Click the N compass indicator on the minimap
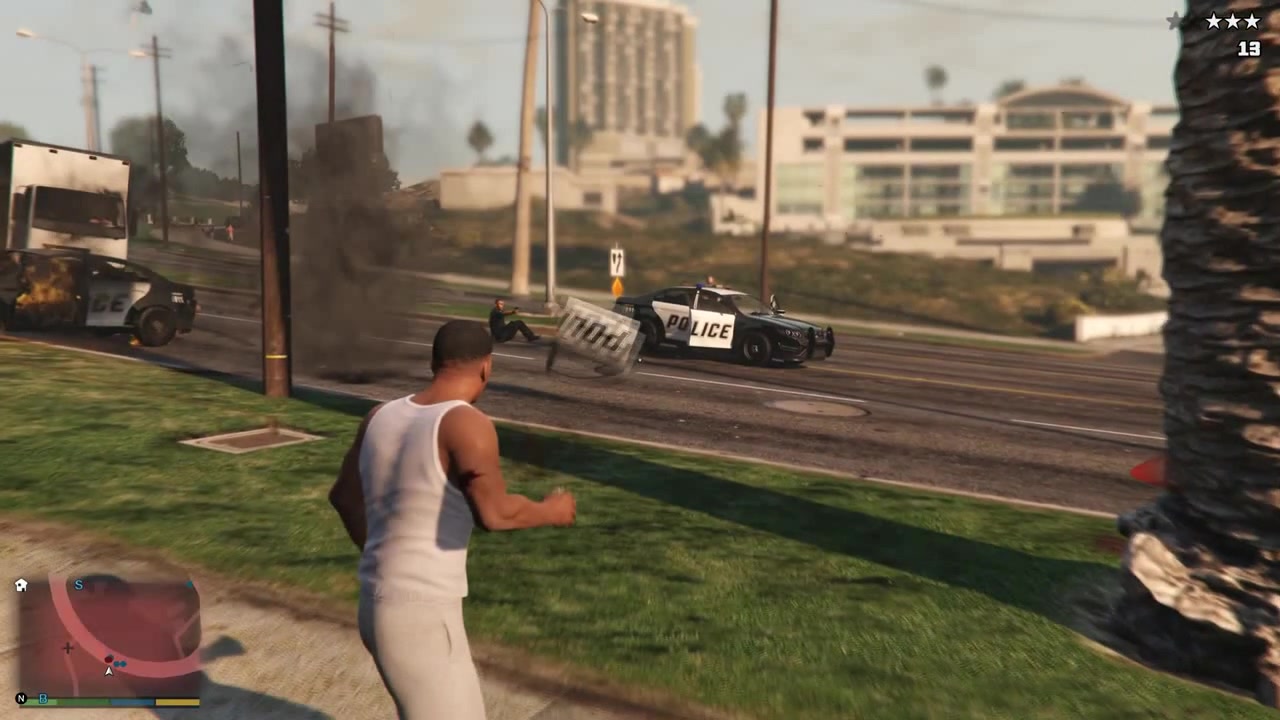Screen dimensions: 1280x720 [21, 698]
